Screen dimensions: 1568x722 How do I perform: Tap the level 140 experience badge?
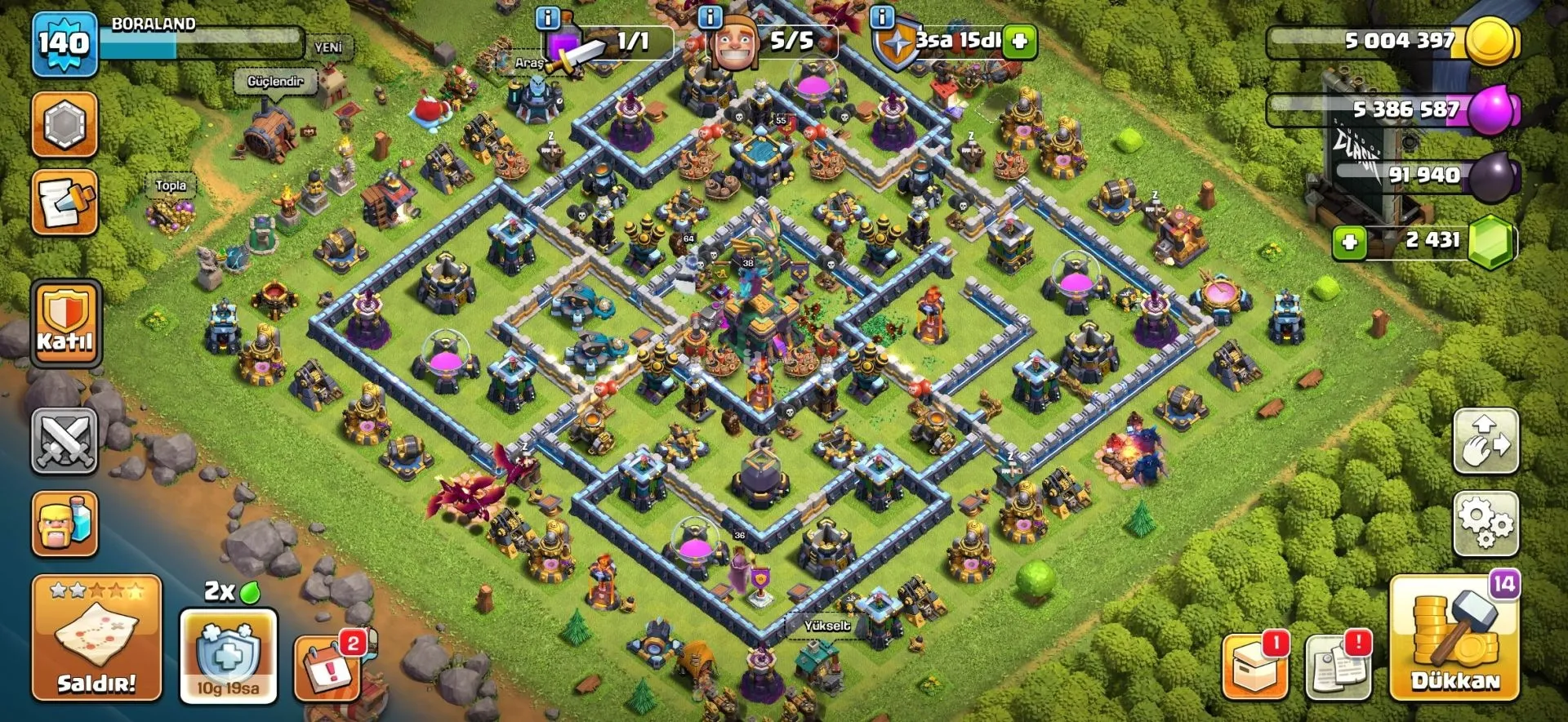[x=65, y=43]
